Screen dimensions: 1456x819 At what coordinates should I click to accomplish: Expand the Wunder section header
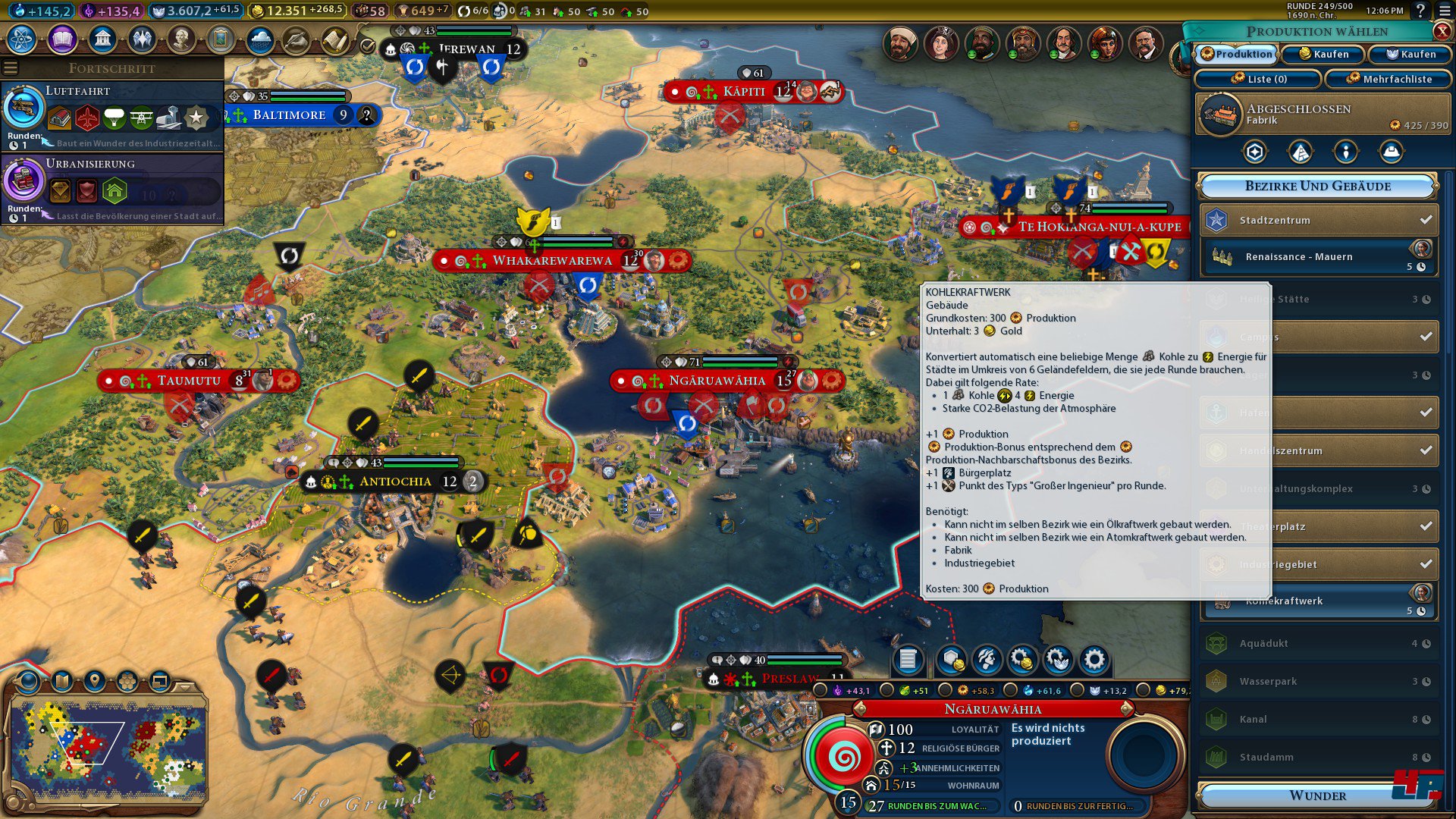point(1317,795)
